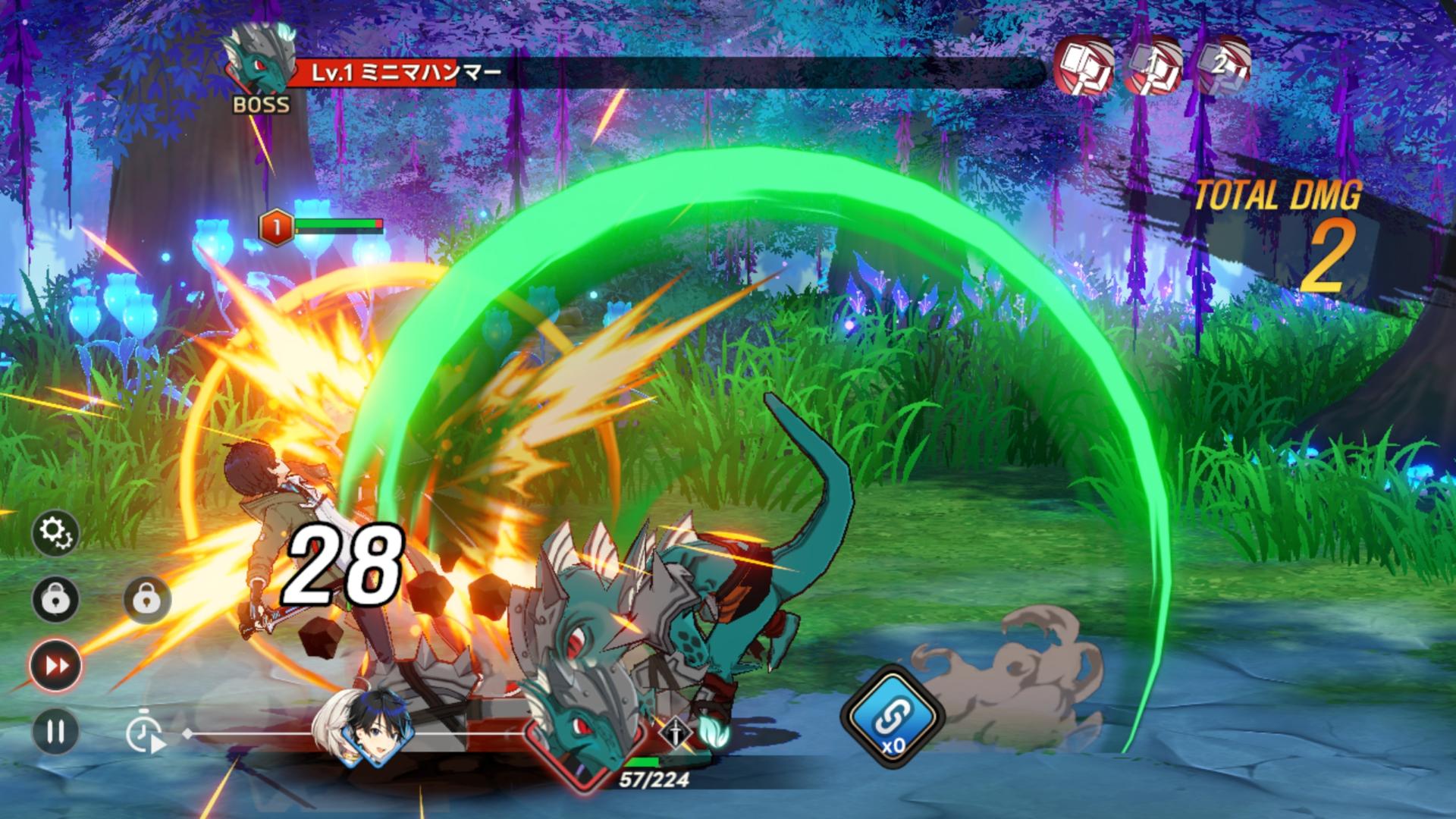Screen dimensions: 1456x819
Task: View the boss hammer skill numbered 1
Action: (1153, 67)
